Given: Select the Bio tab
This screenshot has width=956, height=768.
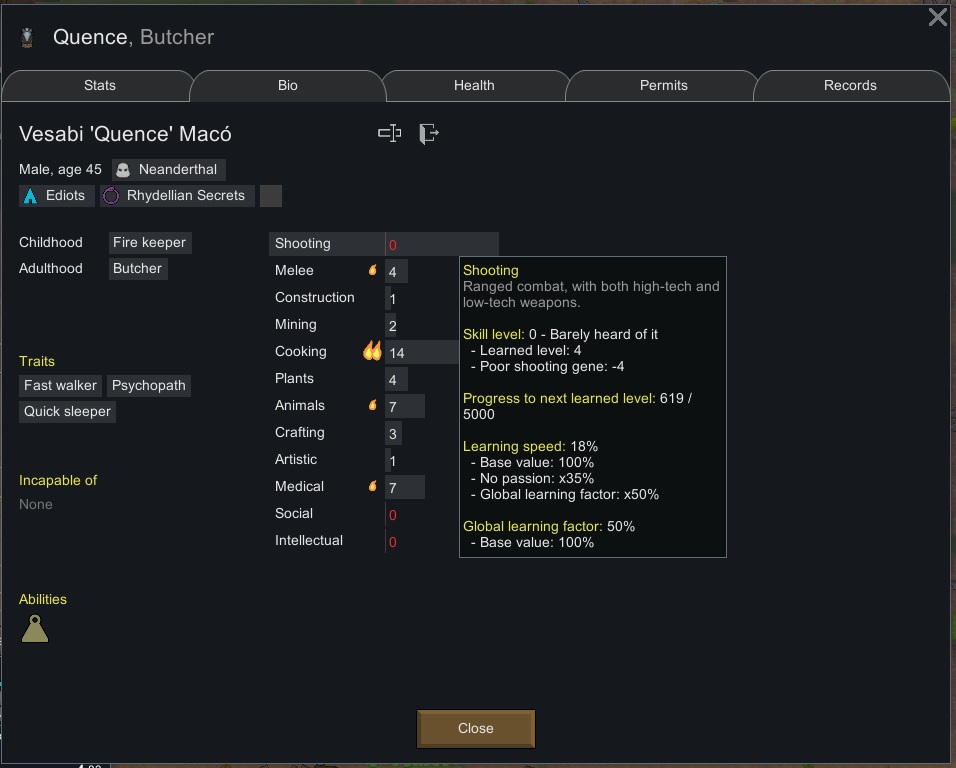Looking at the screenshot, I should coord(288,86).
